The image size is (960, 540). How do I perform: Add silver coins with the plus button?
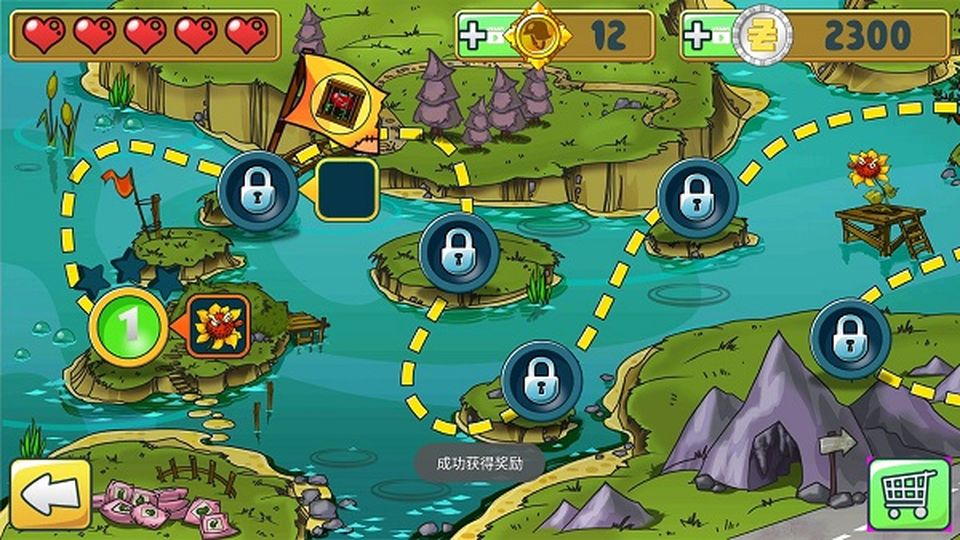coord(700,37)
